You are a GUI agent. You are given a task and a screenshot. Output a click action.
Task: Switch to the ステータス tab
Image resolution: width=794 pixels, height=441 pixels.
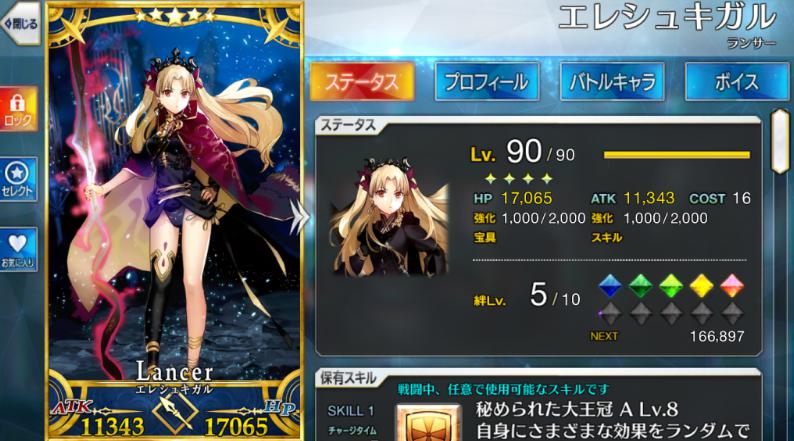coord(361,81)
